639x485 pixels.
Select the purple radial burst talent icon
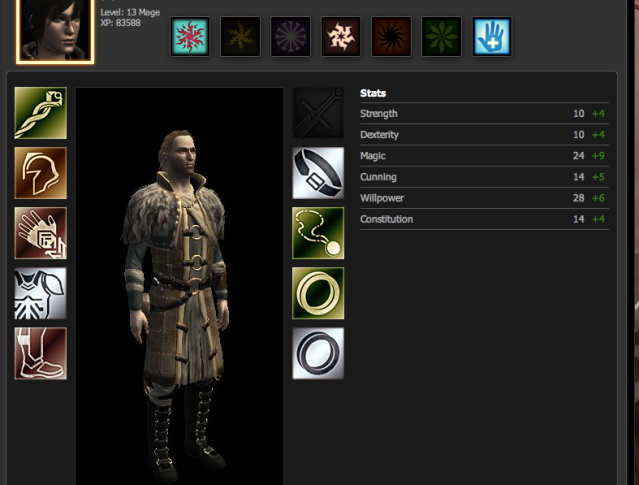pos(290,36)
